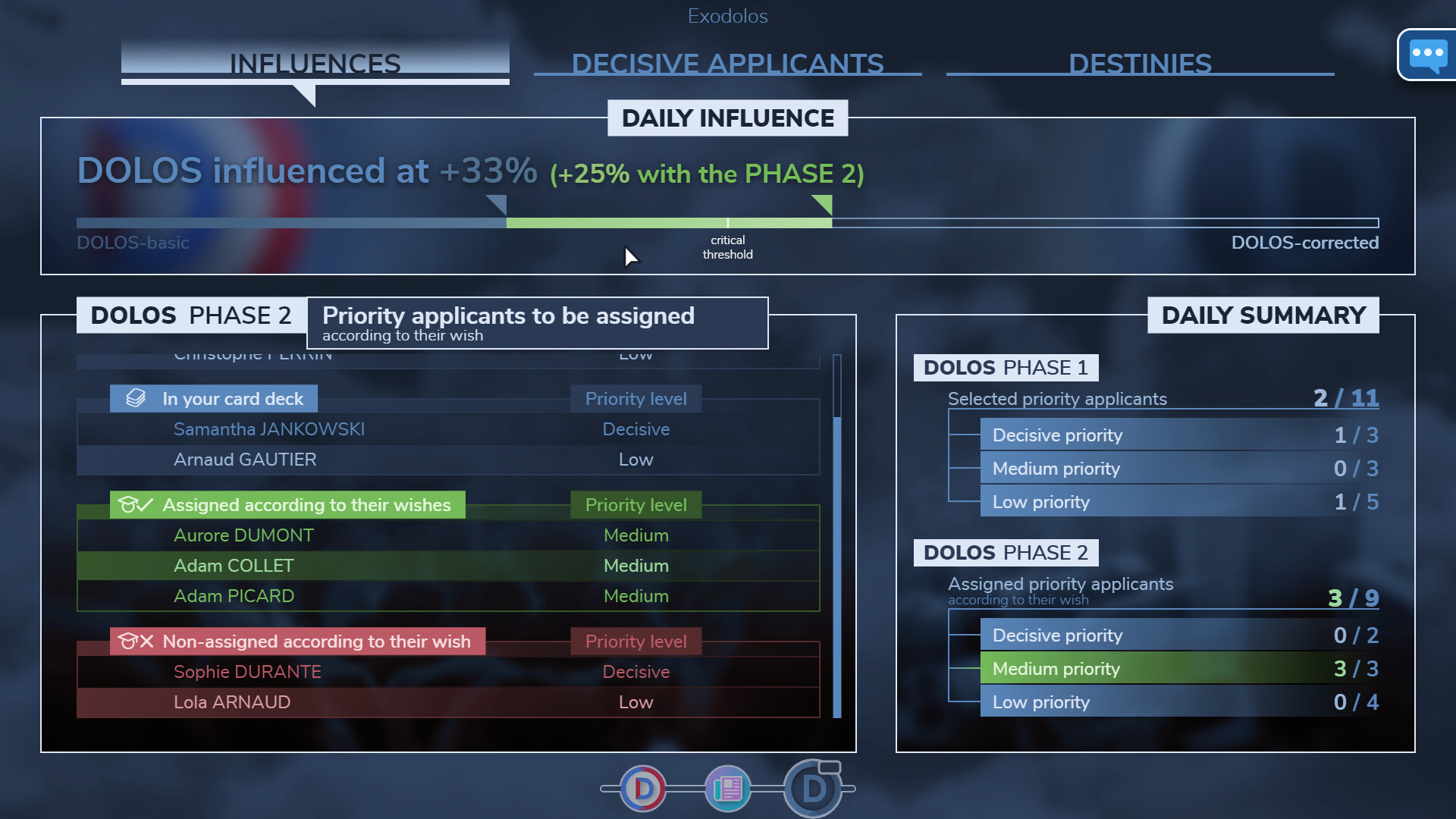This screenshot has height=819, width=1456.
Task: Click the 'Priority applicants to be assigned' header
Action: click(x=508, y=315)
